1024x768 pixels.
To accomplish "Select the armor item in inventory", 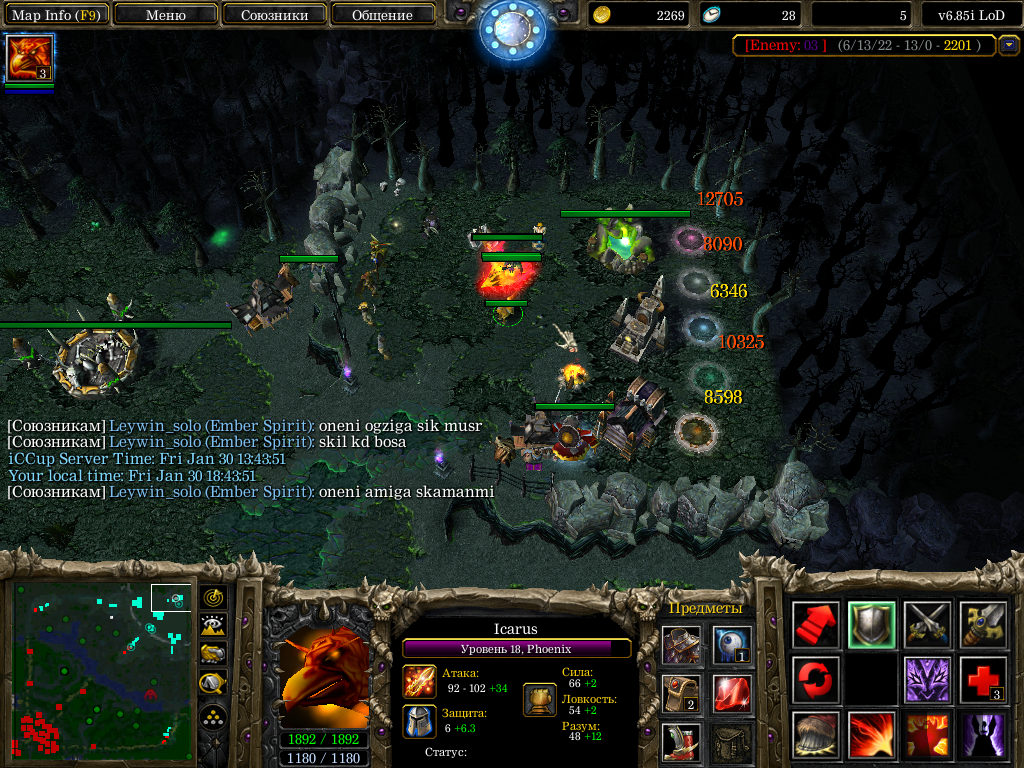I will tap(681, 645).
